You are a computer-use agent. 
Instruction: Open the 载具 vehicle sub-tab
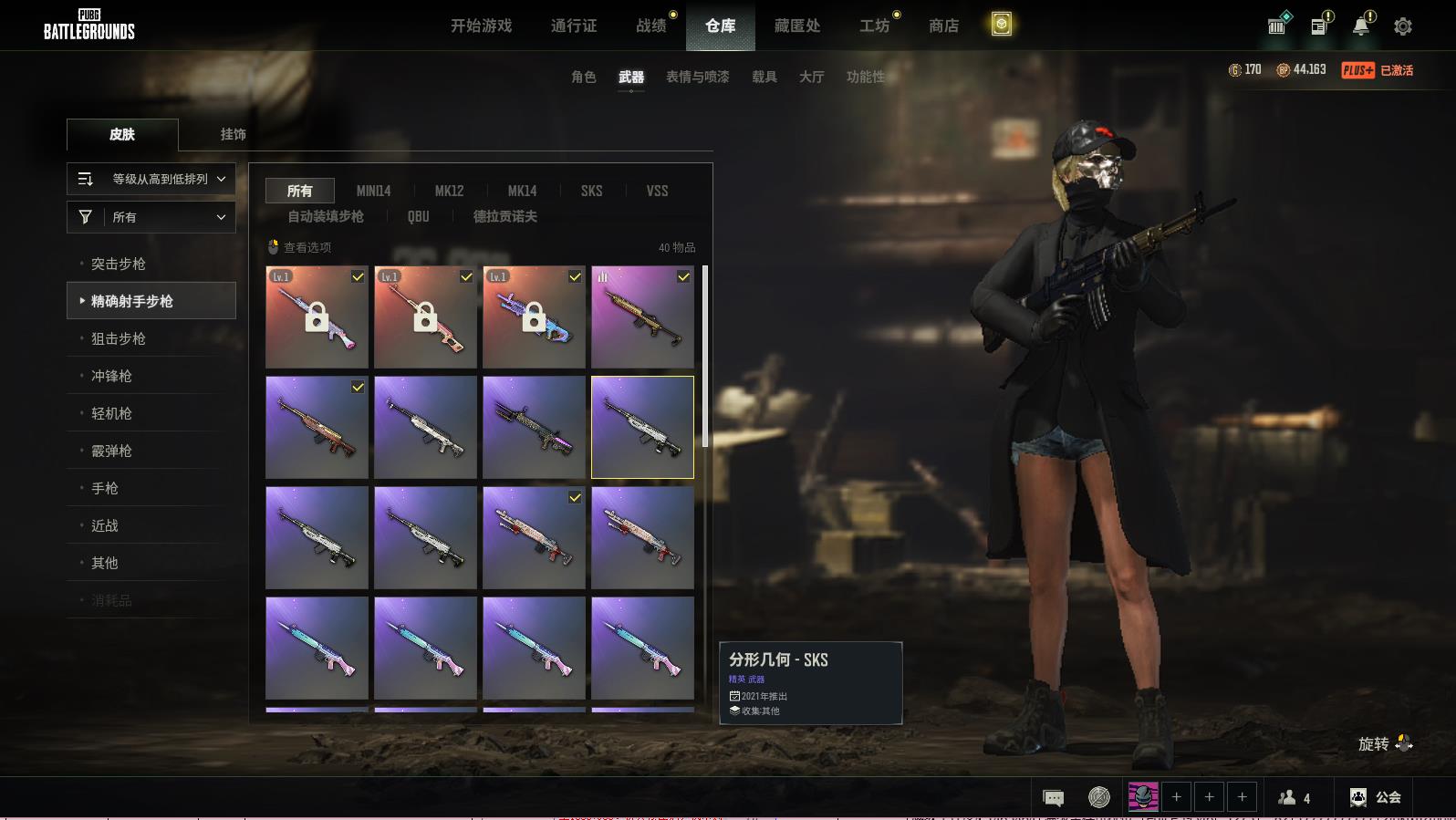(764, 78)
